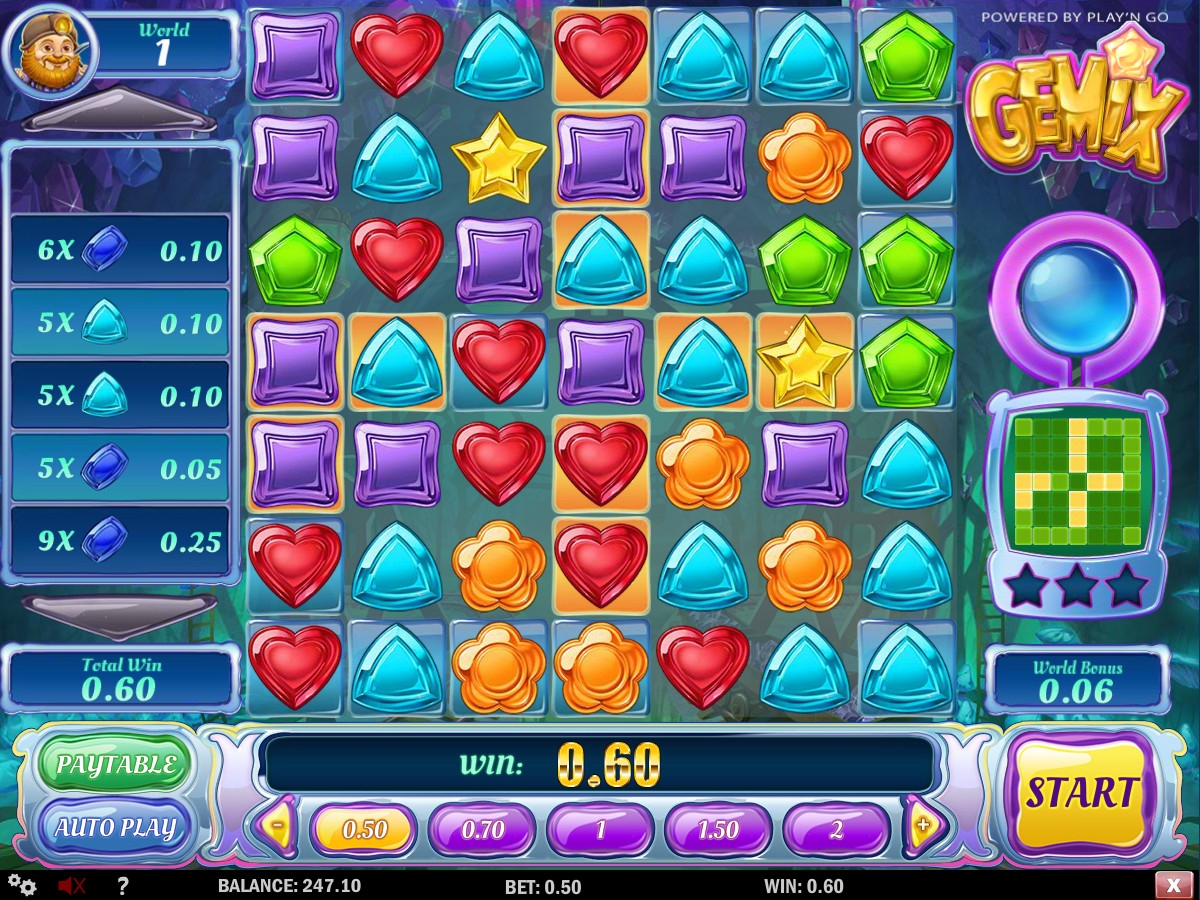This screenshot has height=900, width=1200.
Task: Toggle the muted sound speaker icon
Action: [x=71, y=885]
